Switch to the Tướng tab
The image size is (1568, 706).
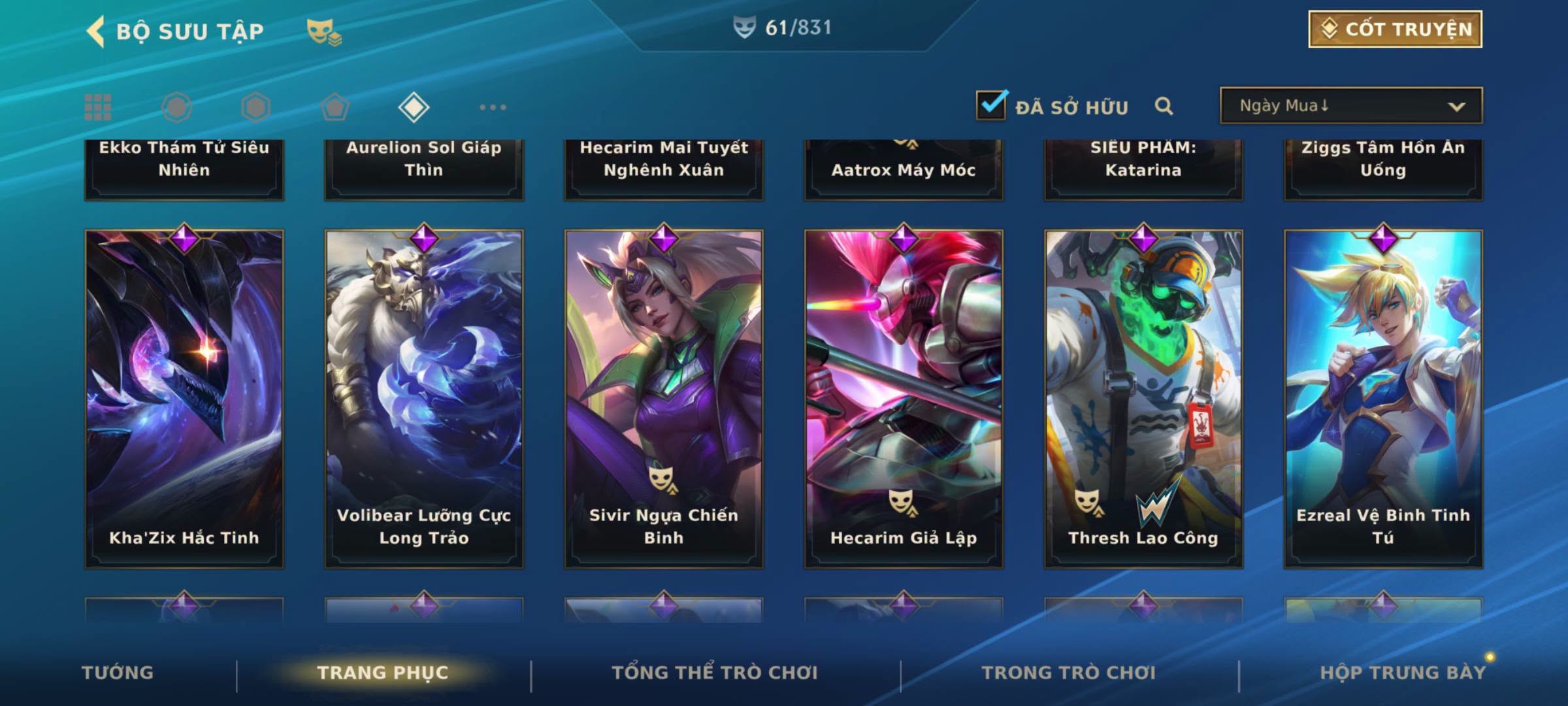[x=118, y=673]
